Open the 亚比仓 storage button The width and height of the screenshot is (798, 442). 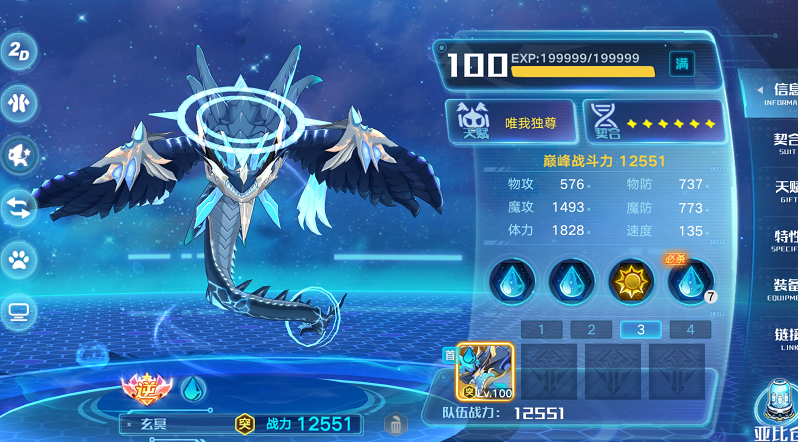pos(776,412)
